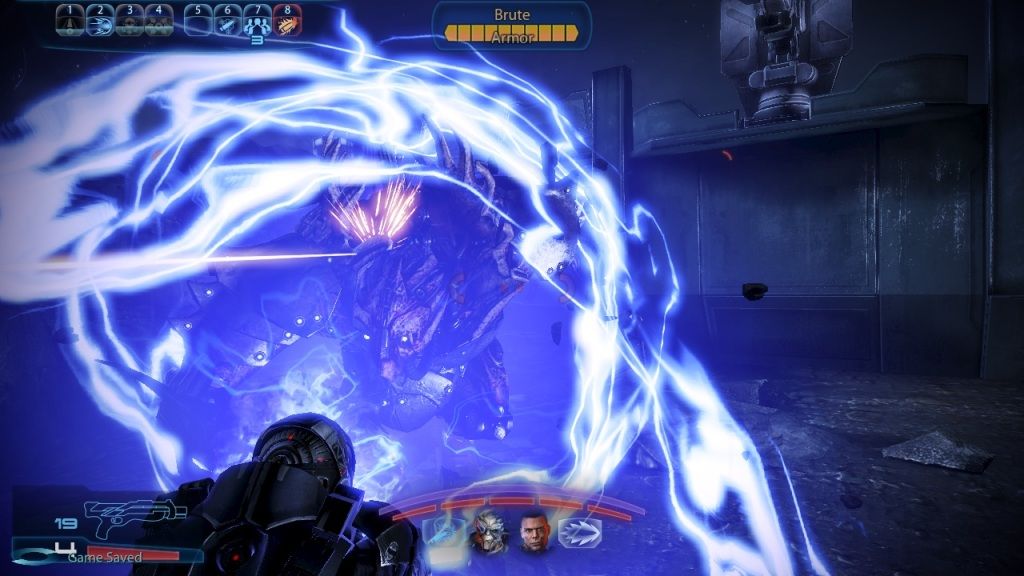Select the alien squadmate portrait

click(x=490, y=531)
